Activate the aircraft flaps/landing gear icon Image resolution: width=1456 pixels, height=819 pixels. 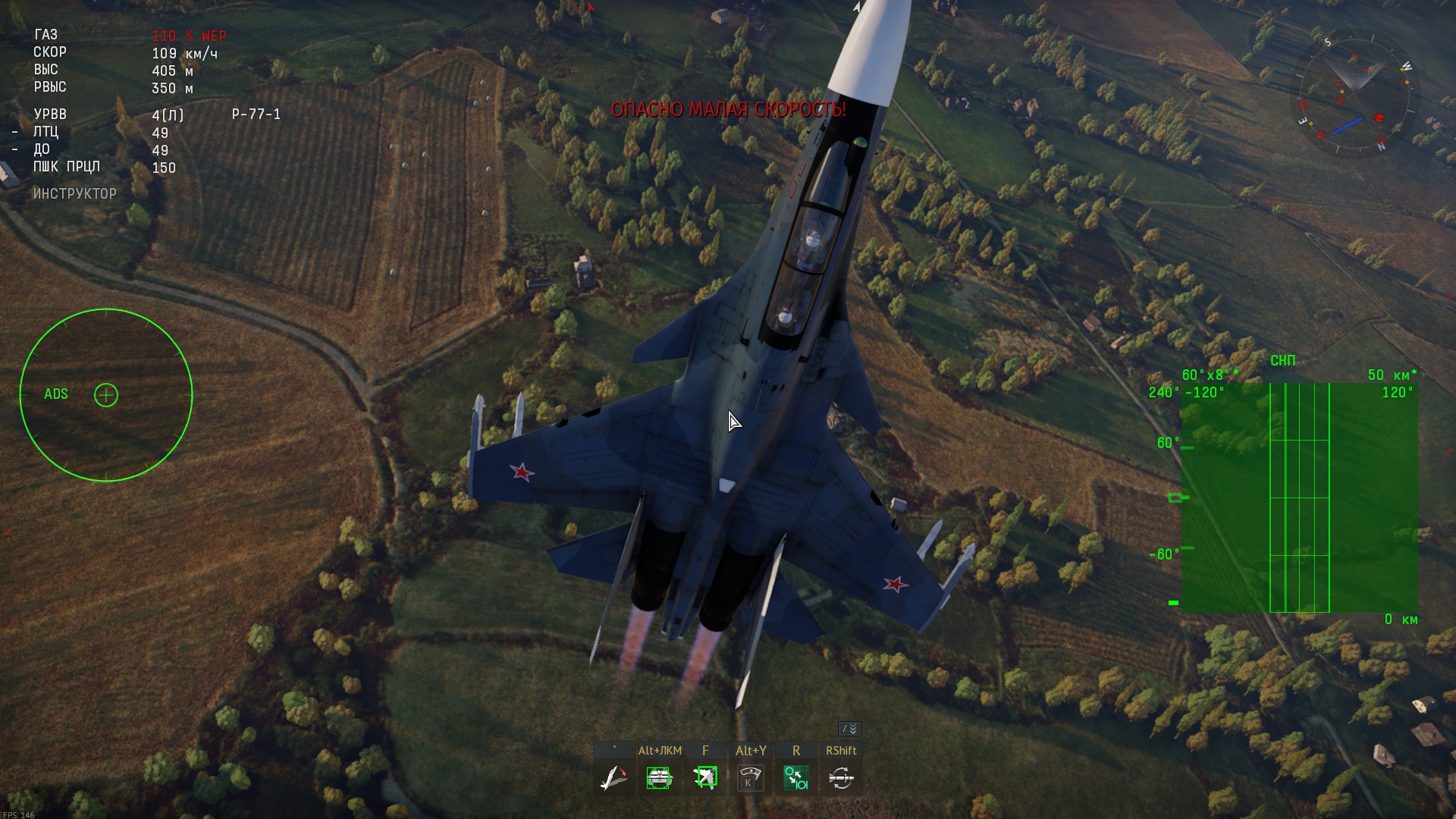[x=613, y=778]
